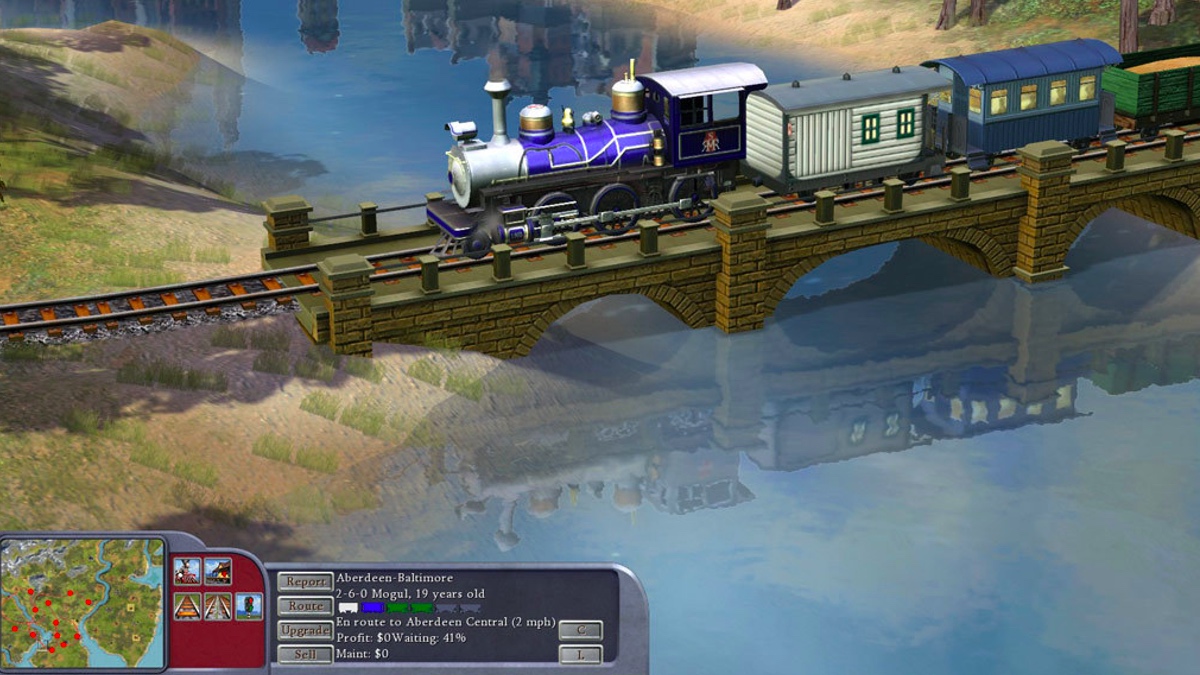Click the L button in train panel

pos(580,655)
